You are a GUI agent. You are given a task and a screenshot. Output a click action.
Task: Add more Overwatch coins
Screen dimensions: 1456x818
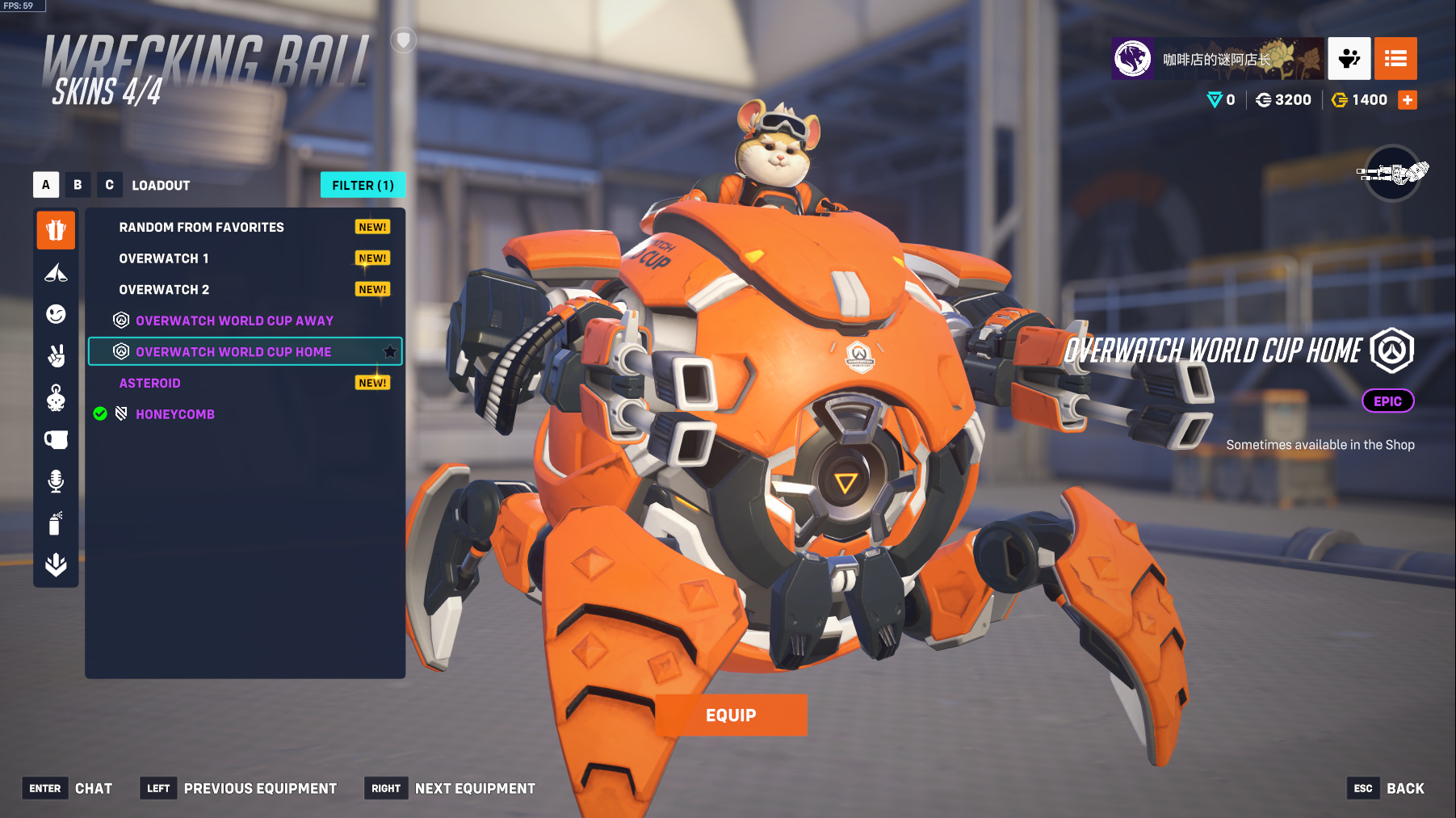[1408, 100]
